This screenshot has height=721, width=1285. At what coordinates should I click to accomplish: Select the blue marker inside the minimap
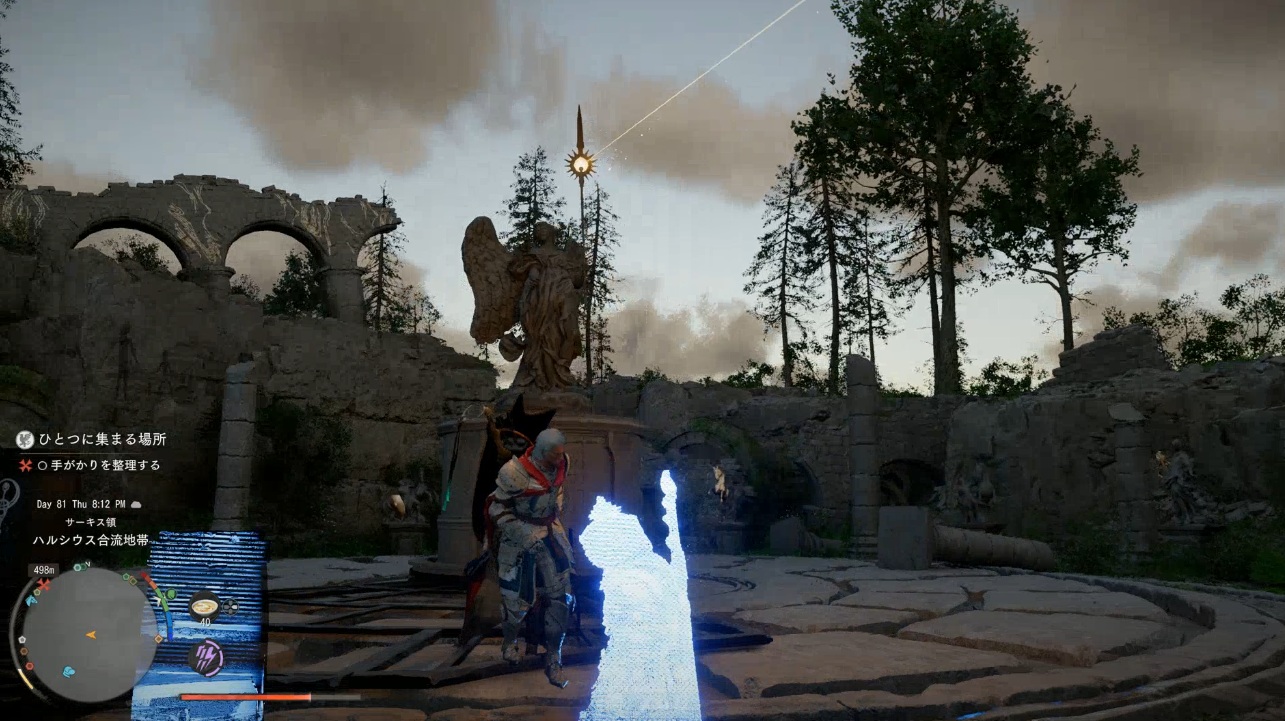point(68,671)
